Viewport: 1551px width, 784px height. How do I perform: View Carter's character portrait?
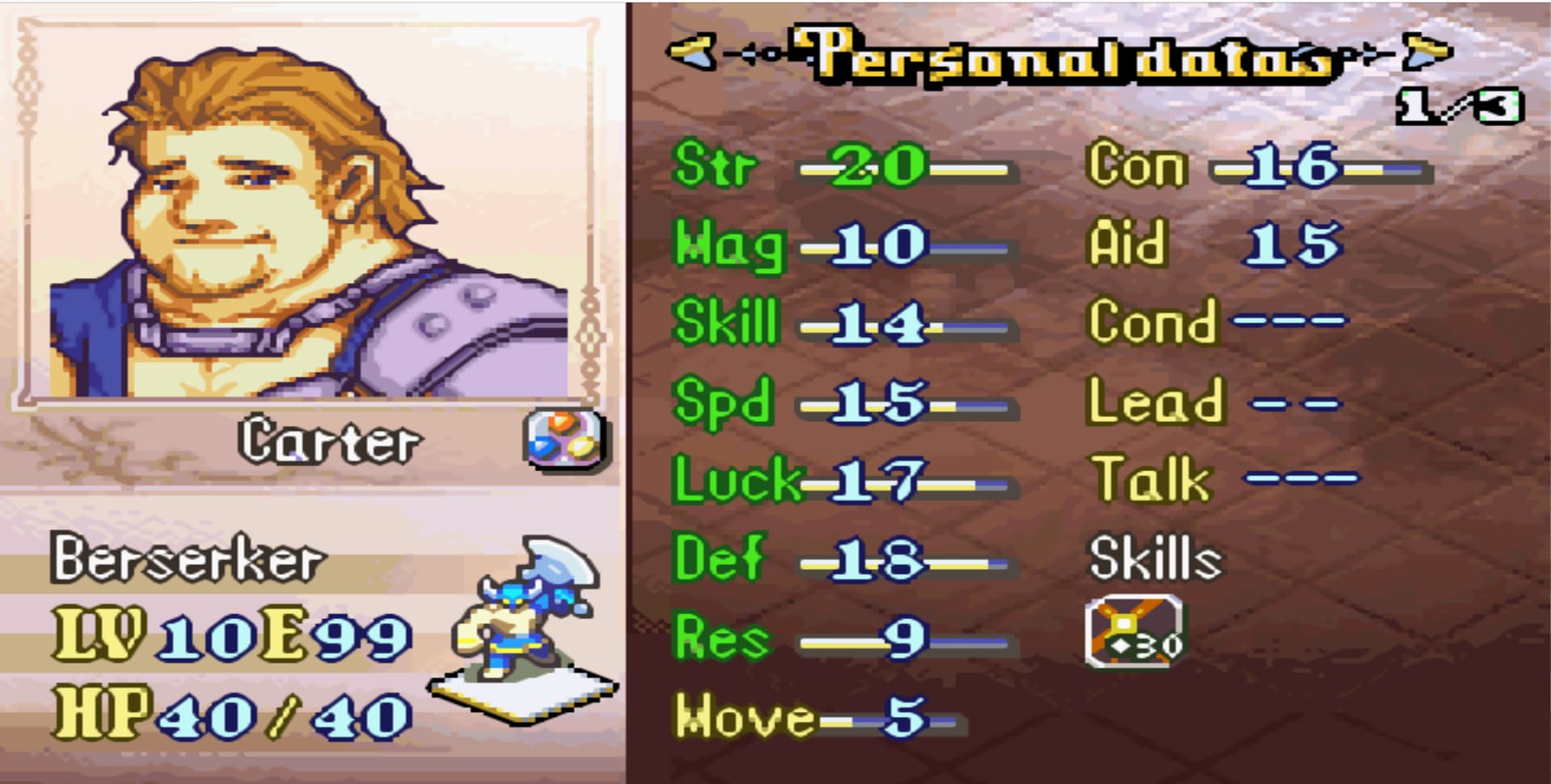point(307,218)
